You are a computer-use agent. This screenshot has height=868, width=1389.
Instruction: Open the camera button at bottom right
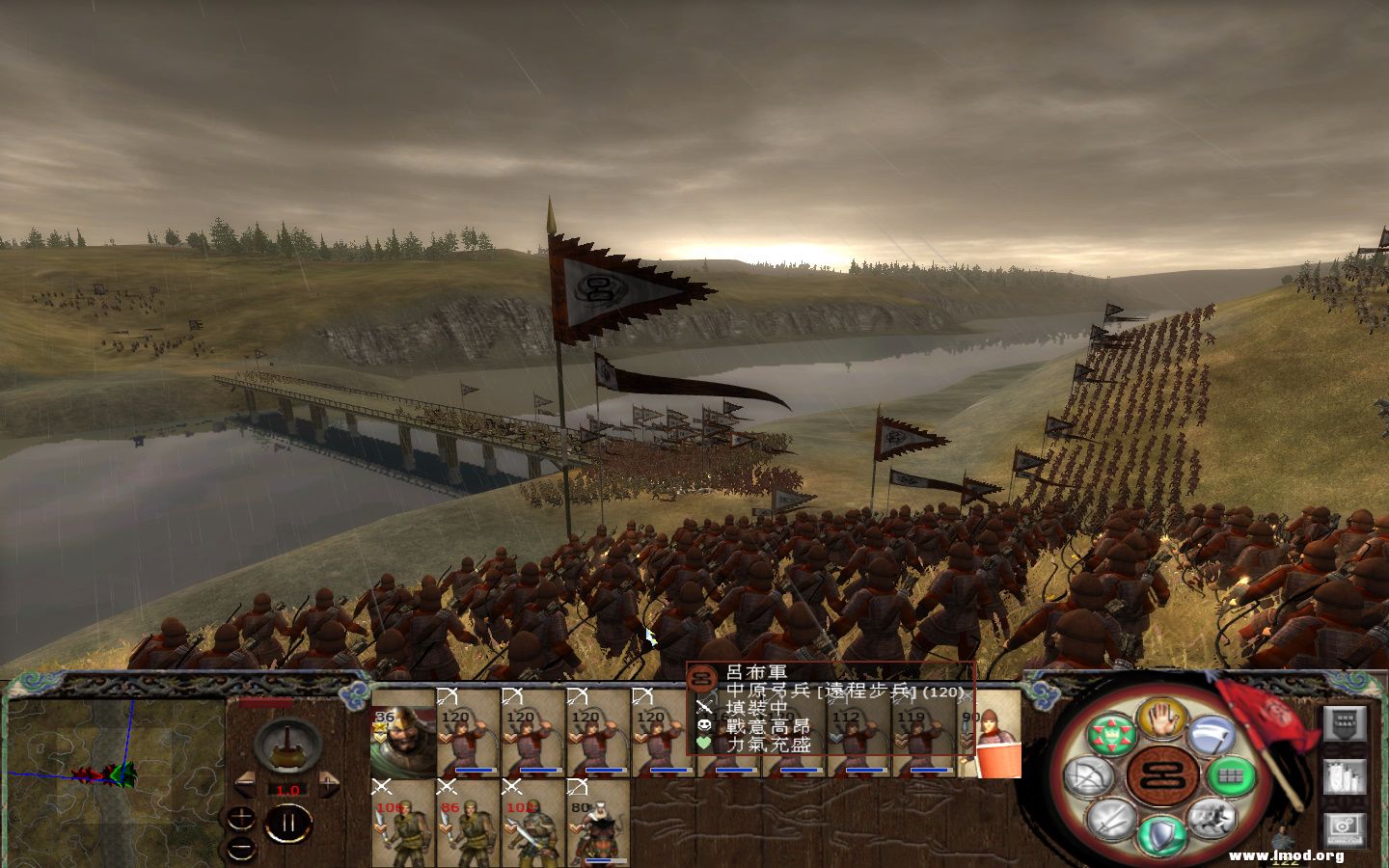[1345, 826]
